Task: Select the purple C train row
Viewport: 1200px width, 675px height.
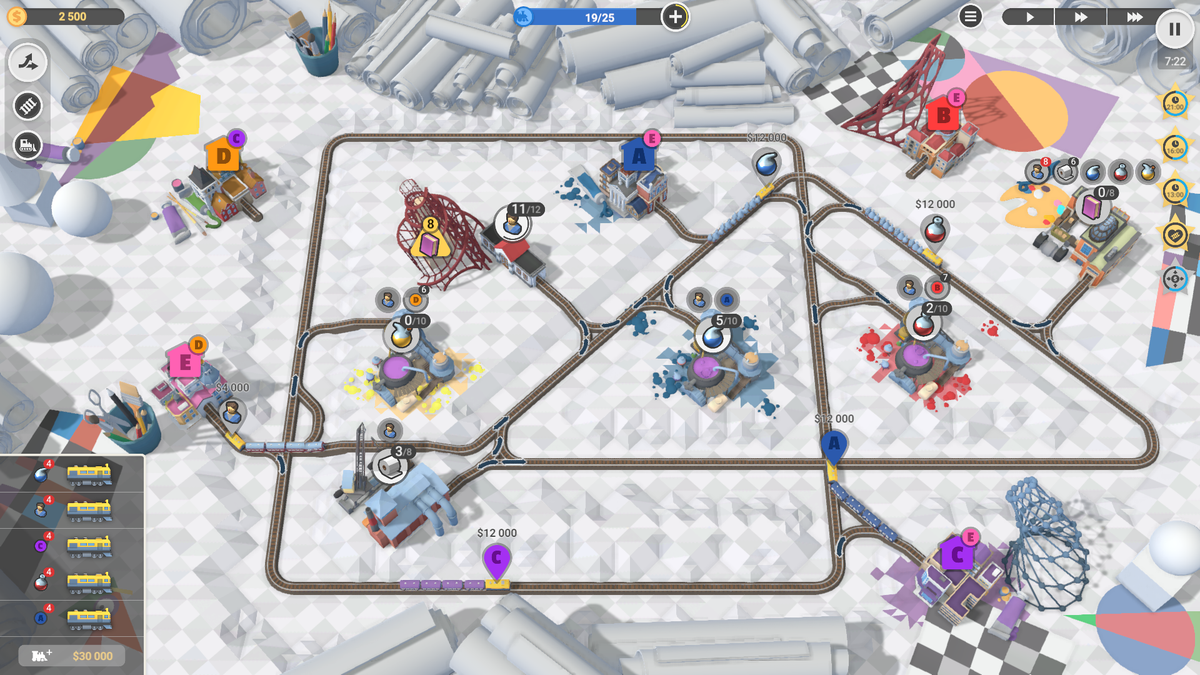Action: (72, 546)
